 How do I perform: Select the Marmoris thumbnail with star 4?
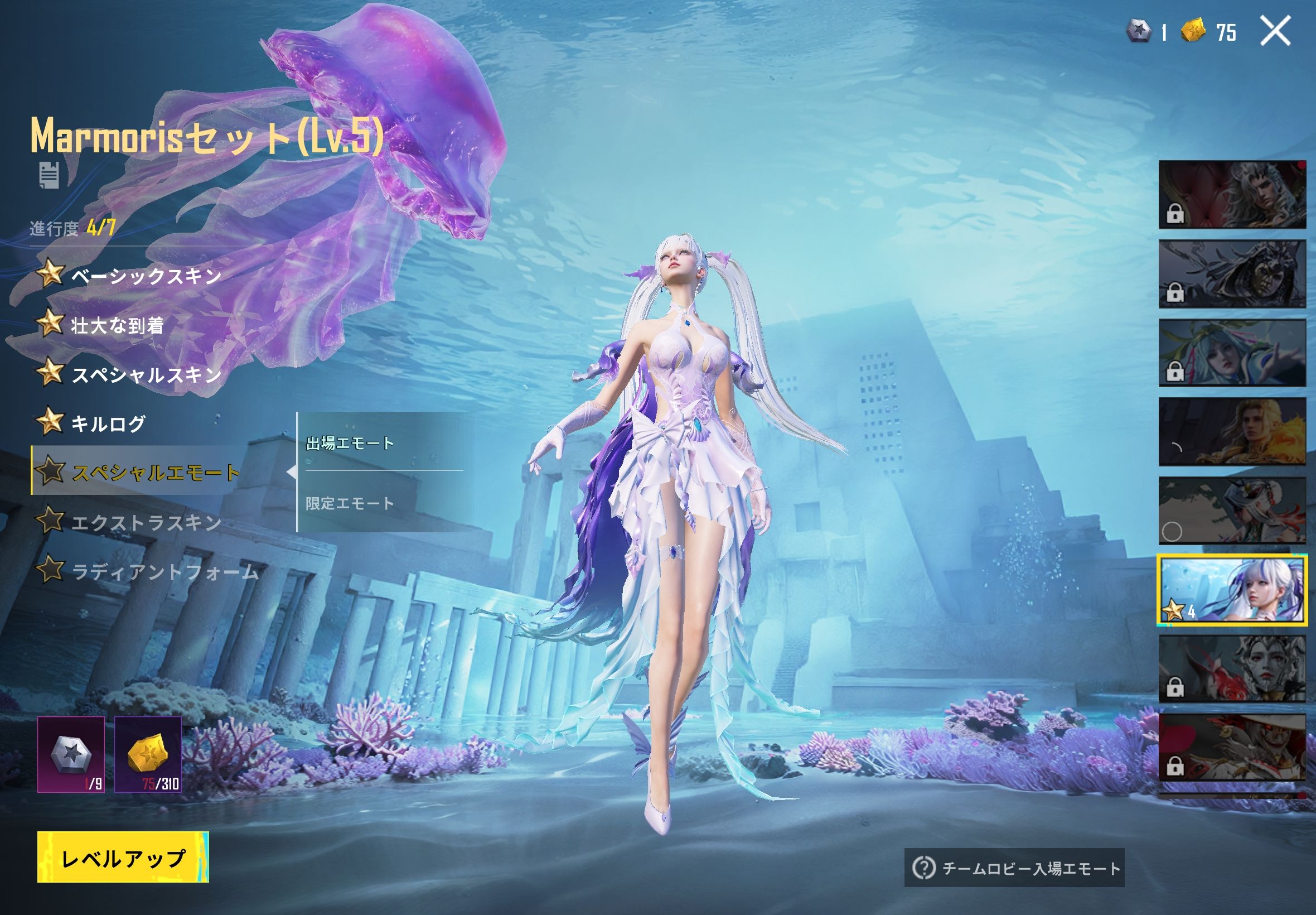pyautogui.click(x=1232, y=589)
